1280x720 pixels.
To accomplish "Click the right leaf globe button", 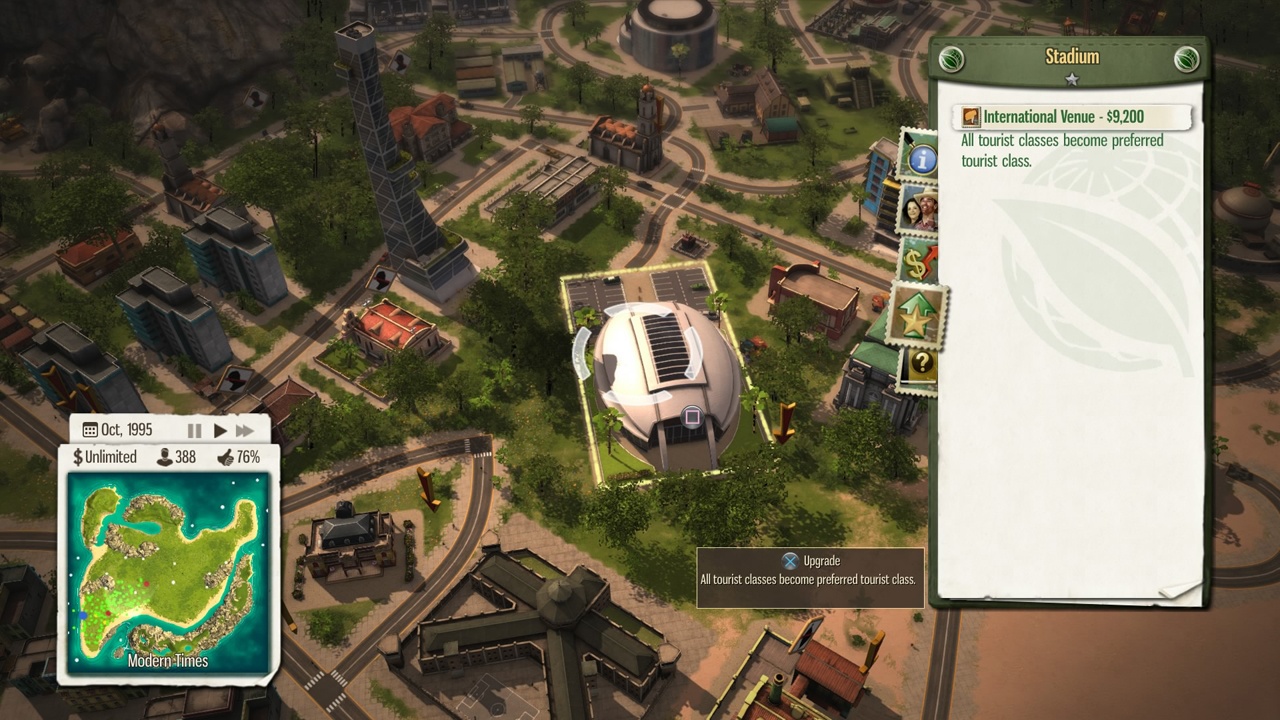I will coord(1186,58).
